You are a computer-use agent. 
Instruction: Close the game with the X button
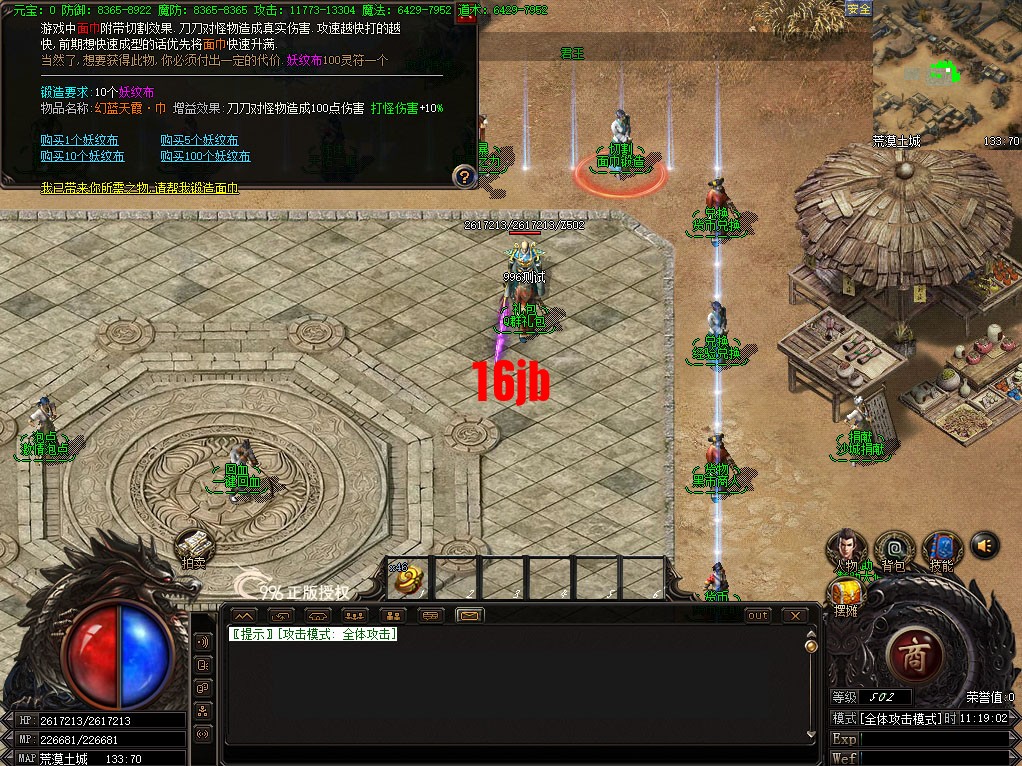coord(795,615)
